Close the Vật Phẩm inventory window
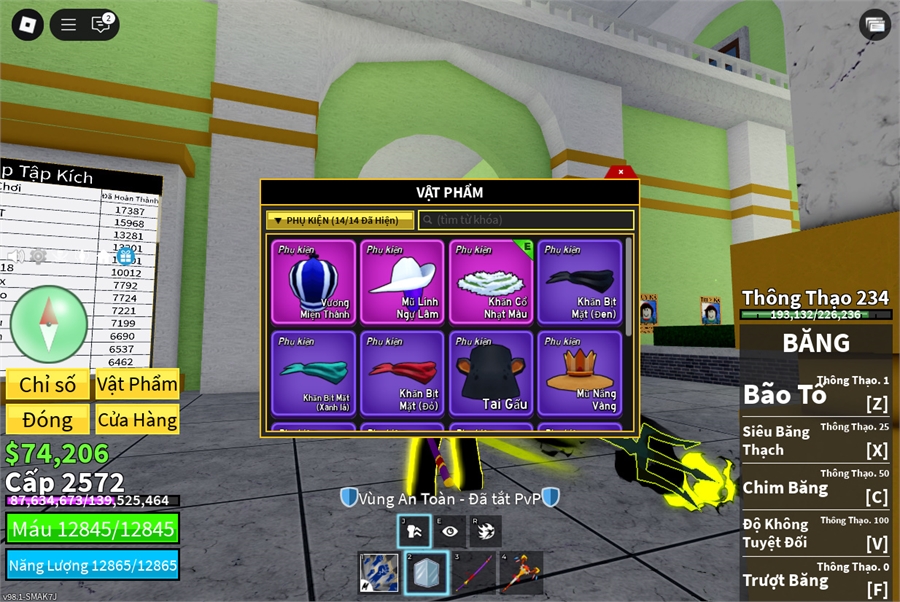Viewport: 900px width, 602px height. tap(621, 172)
